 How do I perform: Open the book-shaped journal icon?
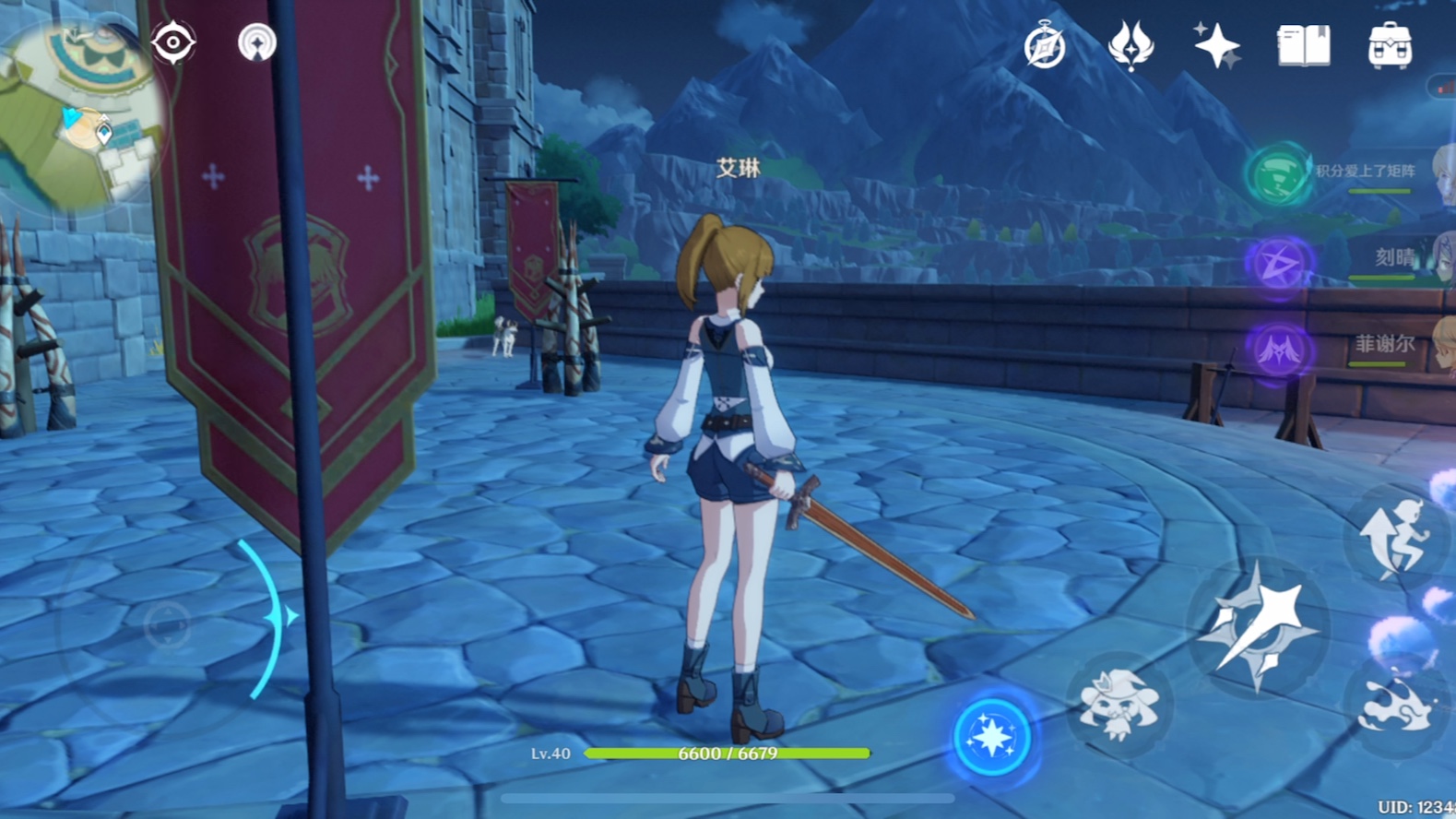[x=1303, y=46]
